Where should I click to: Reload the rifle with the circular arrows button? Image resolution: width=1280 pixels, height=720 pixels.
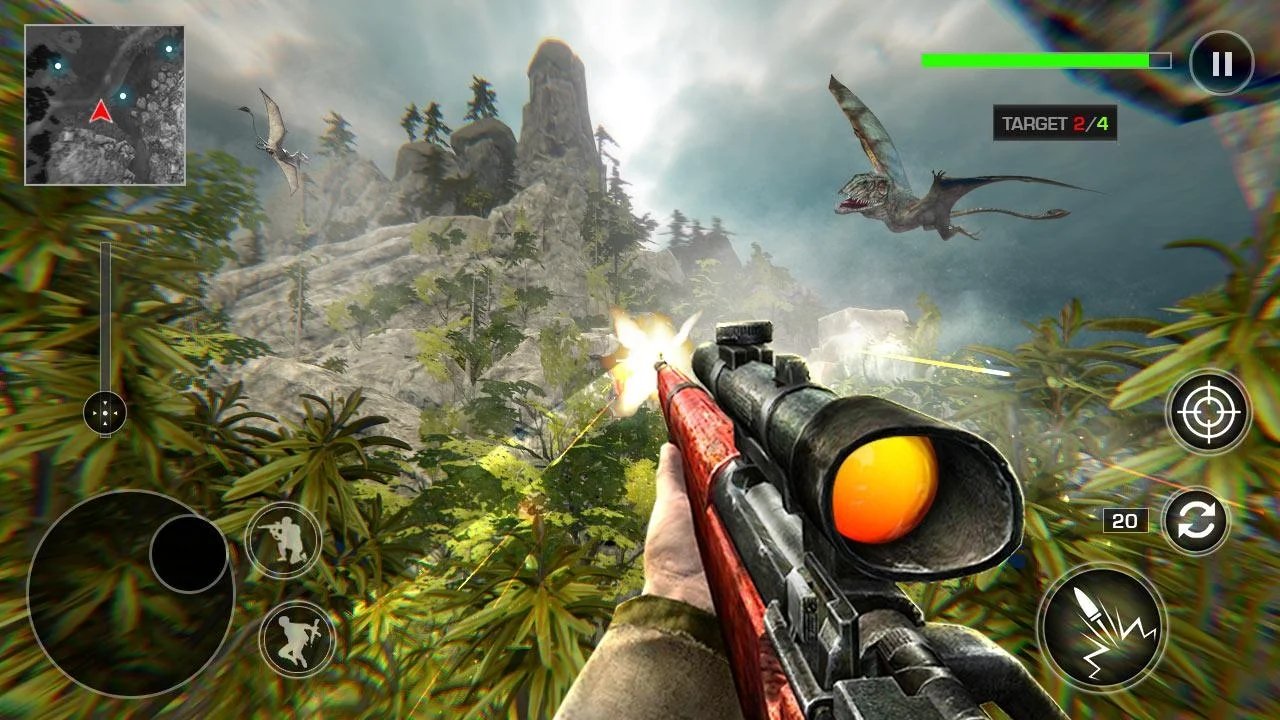pos(1196,521)
